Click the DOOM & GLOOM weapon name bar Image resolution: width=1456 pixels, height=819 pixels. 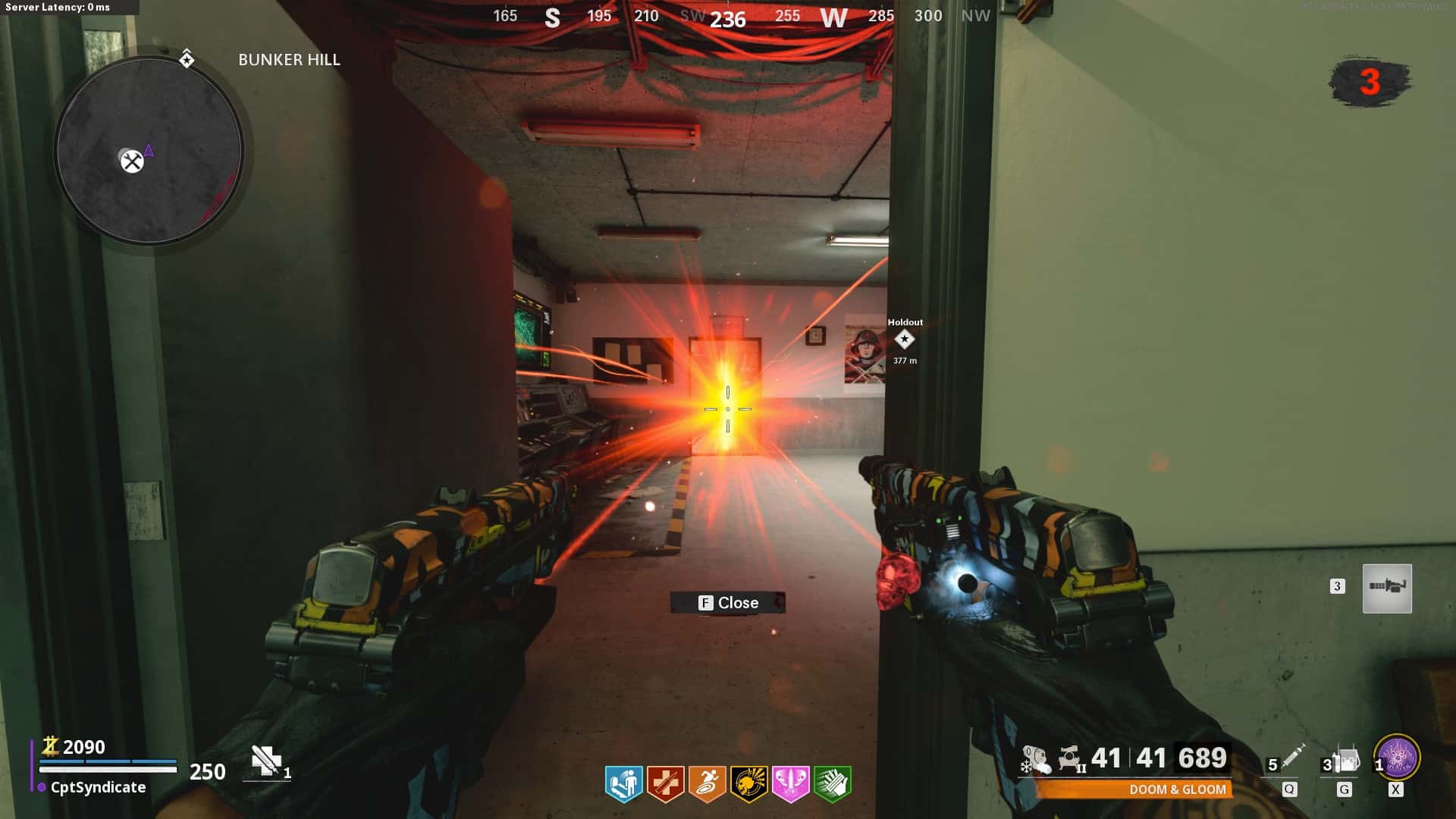1134,789
